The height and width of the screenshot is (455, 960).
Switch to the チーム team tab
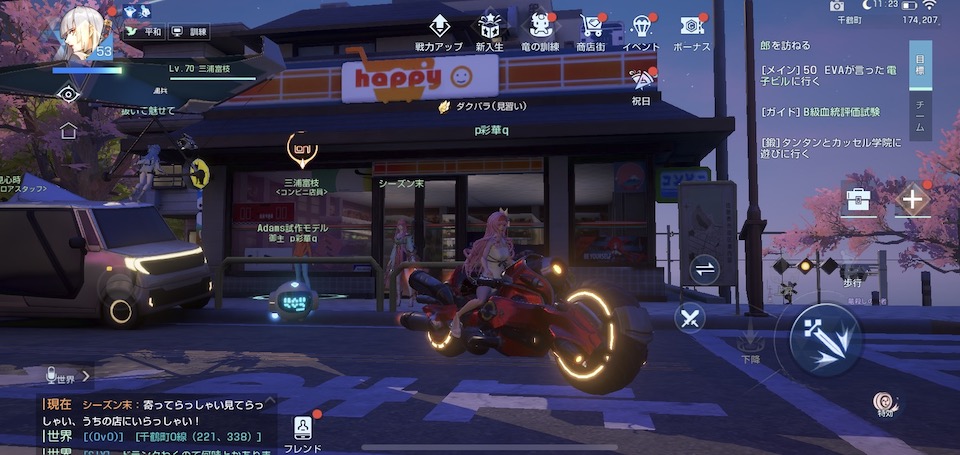coord(918,117)
